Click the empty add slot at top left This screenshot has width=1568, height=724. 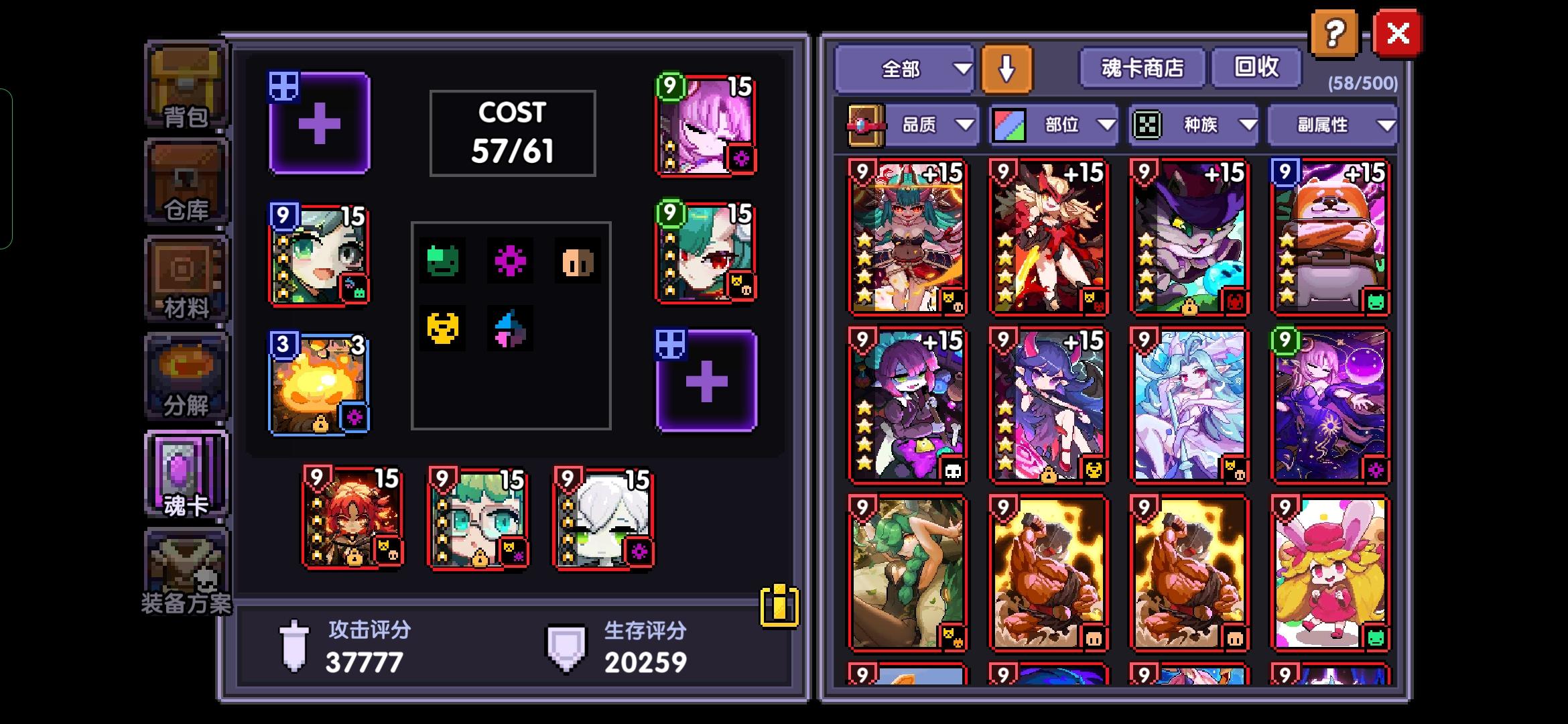(320, 124)
